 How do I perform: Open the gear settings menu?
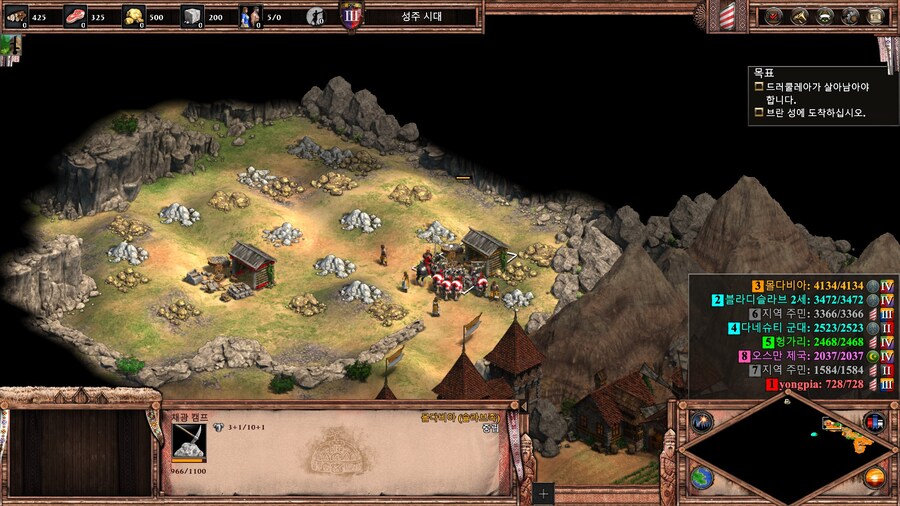(850, 16)
